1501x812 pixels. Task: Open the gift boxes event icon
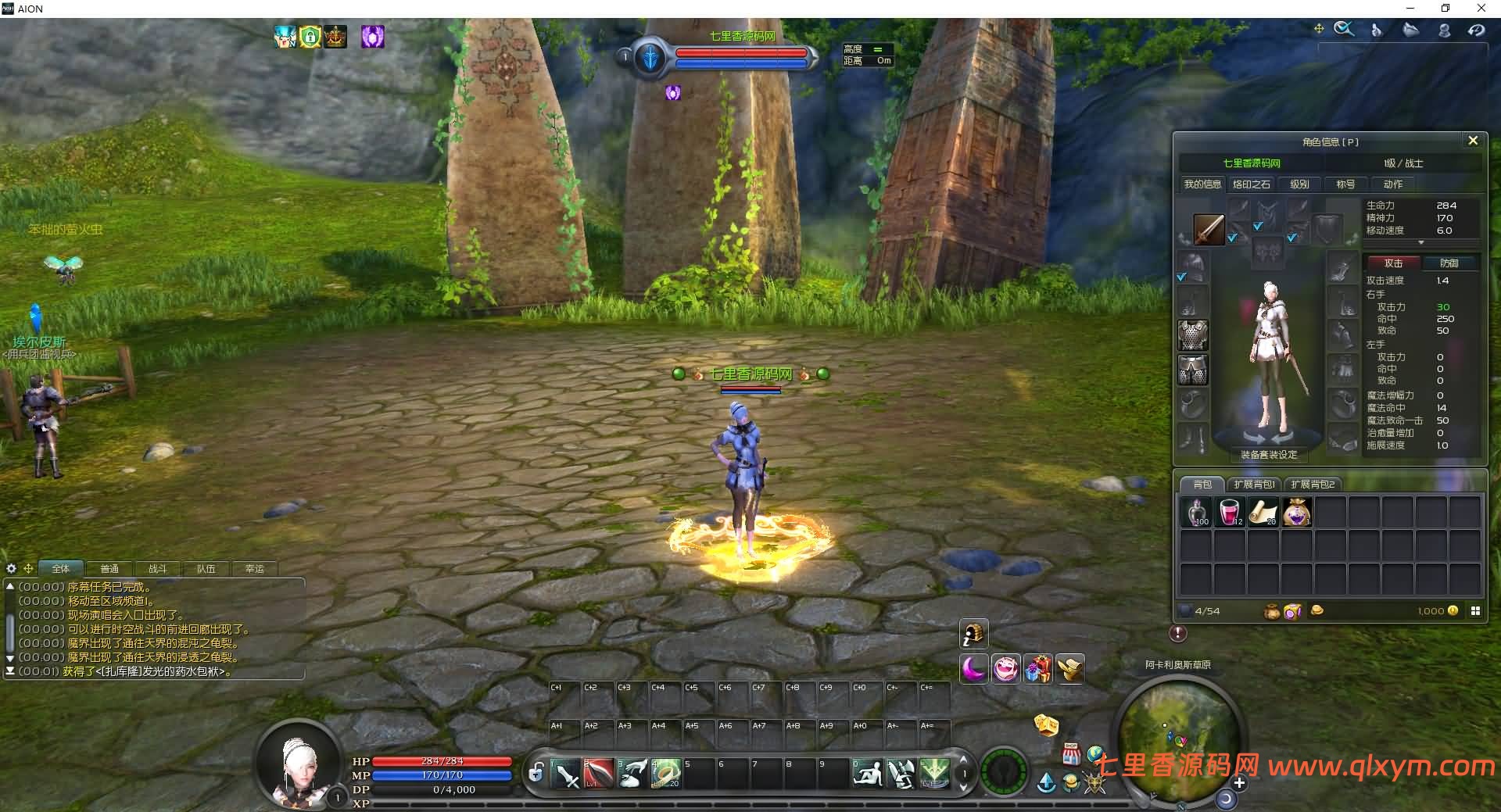pos(1038,669)
